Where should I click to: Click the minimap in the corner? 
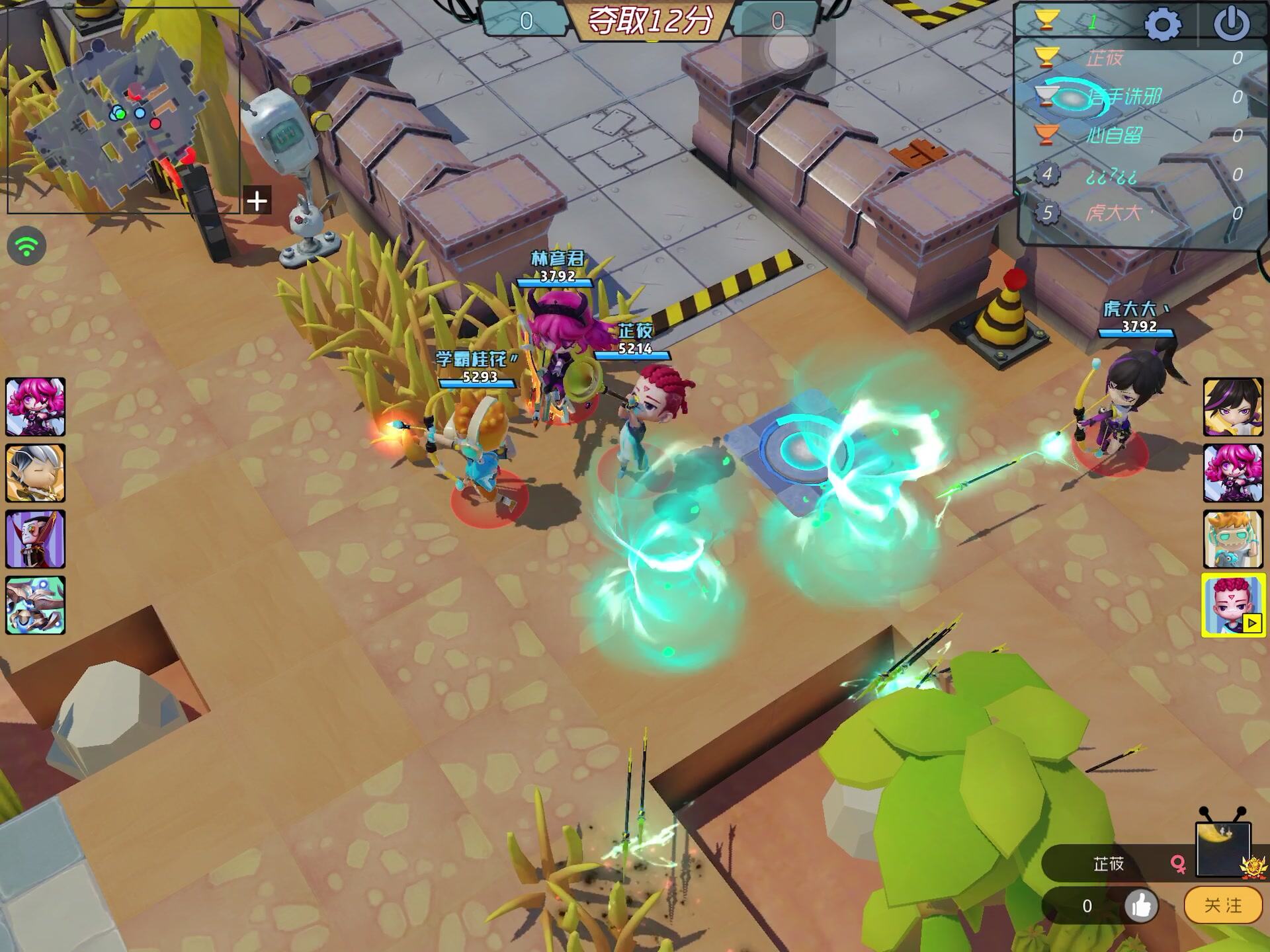click(x=123, y=110)
